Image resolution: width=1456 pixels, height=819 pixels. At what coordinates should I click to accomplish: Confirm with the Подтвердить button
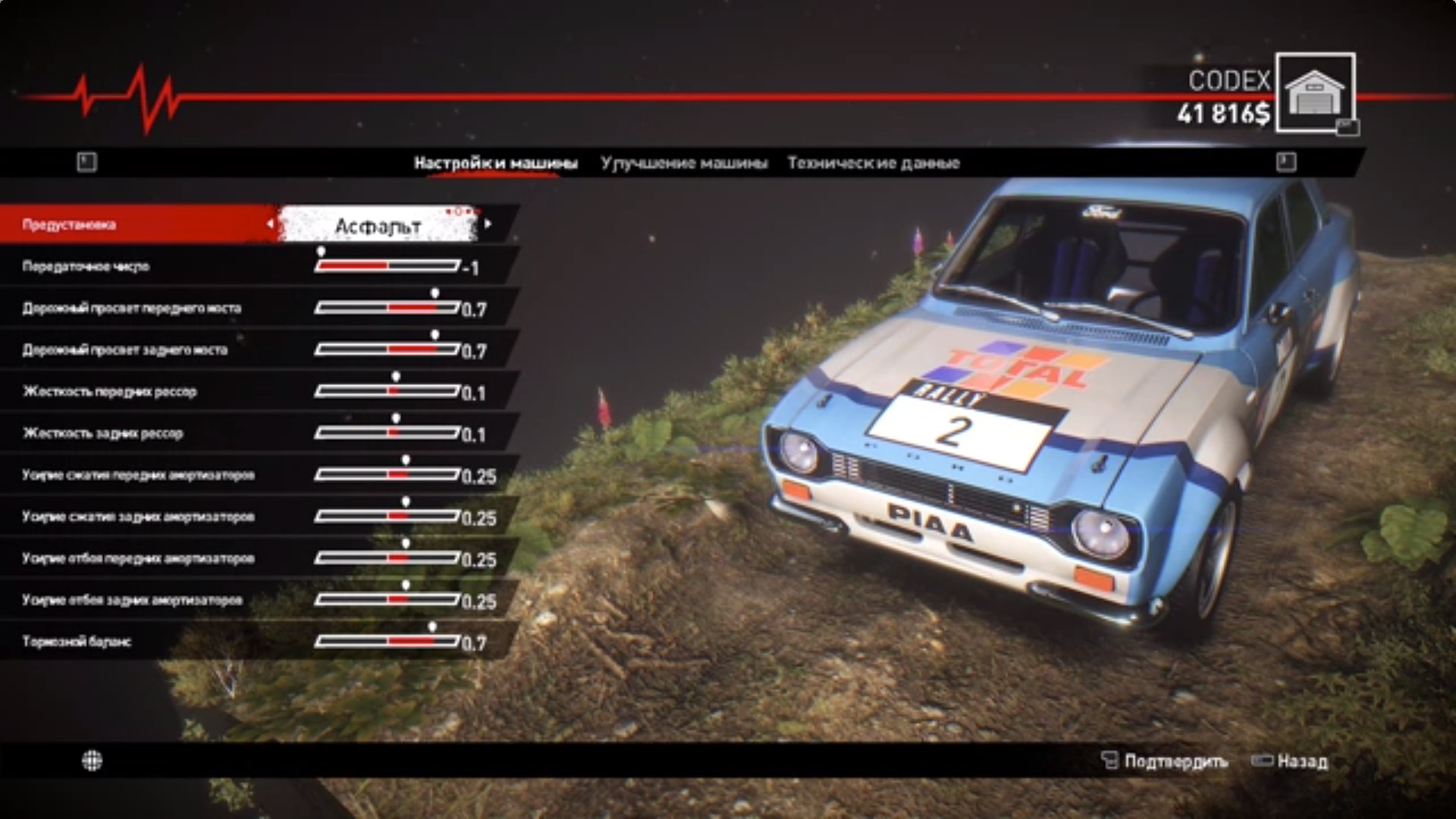coord(1165,761)
